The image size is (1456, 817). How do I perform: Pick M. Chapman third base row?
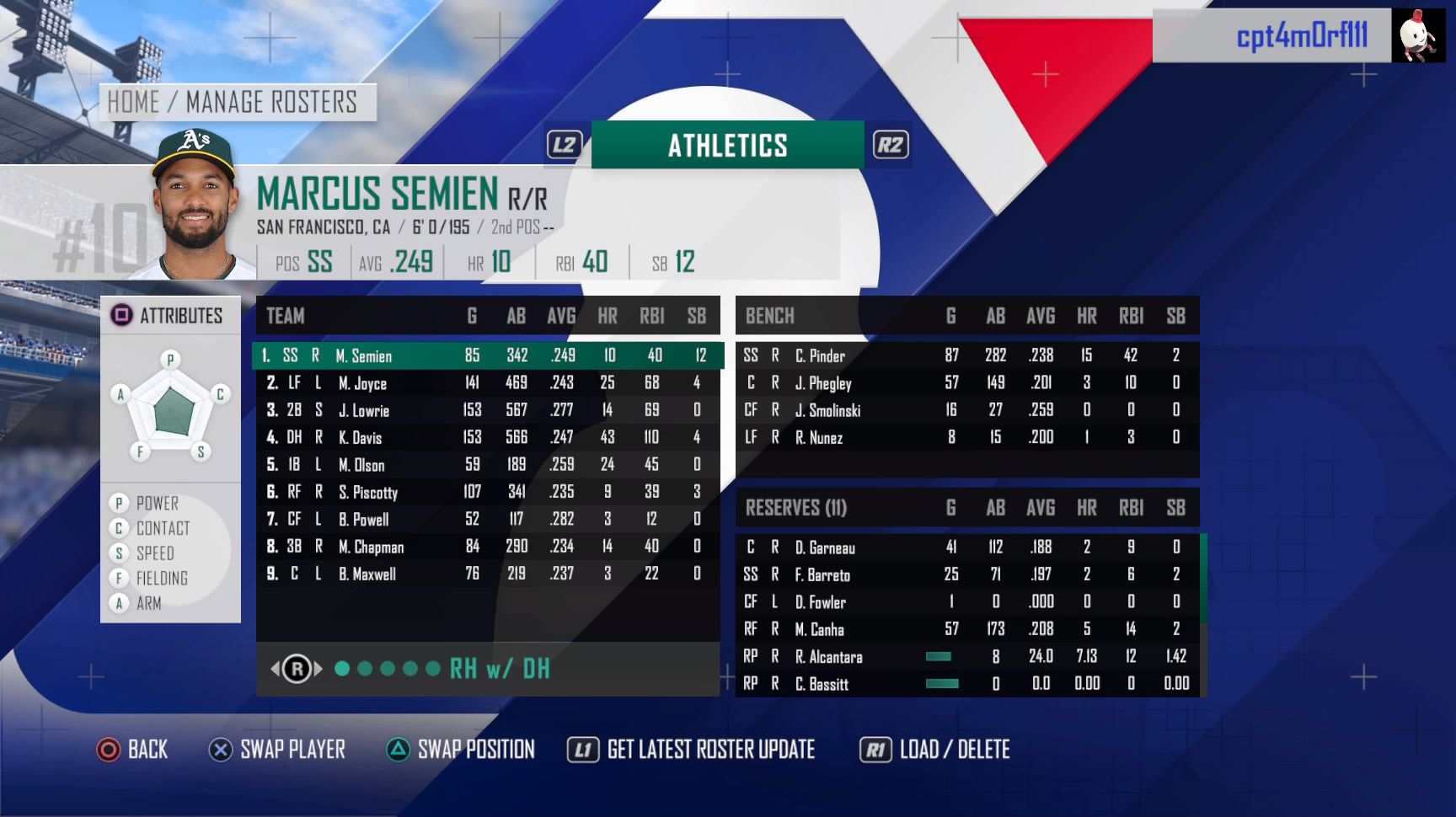[487, 547]
